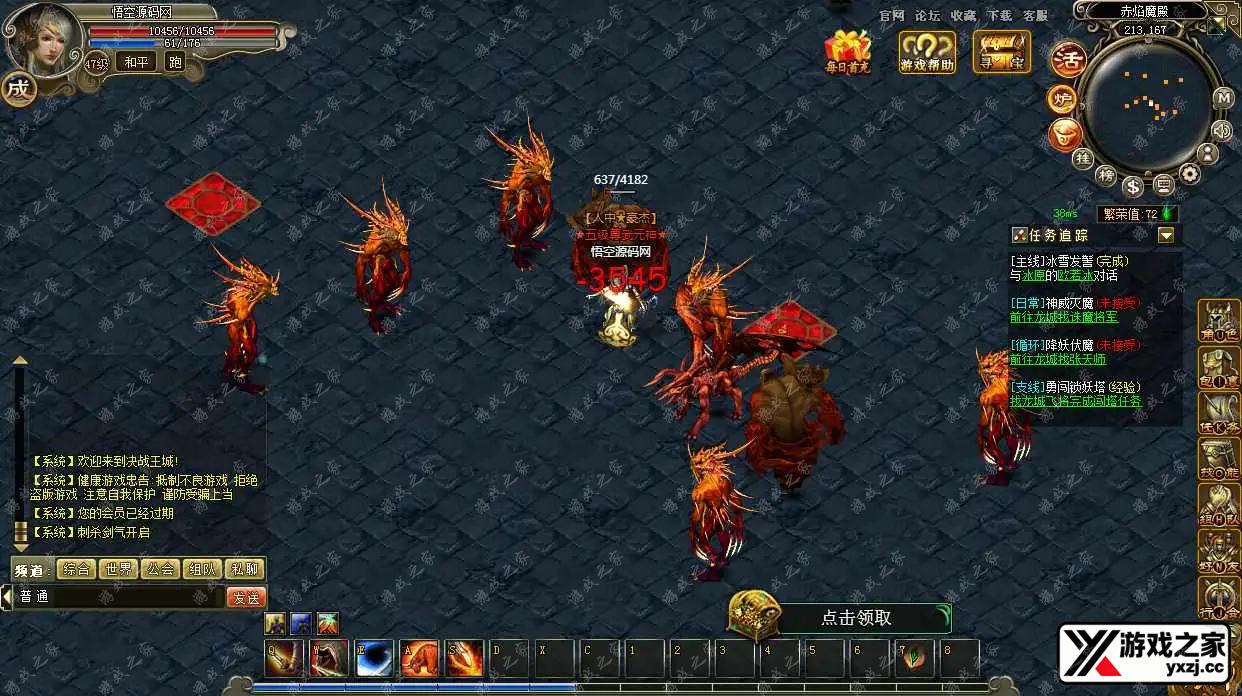Open the shop with the $ button

point(1133,186)
